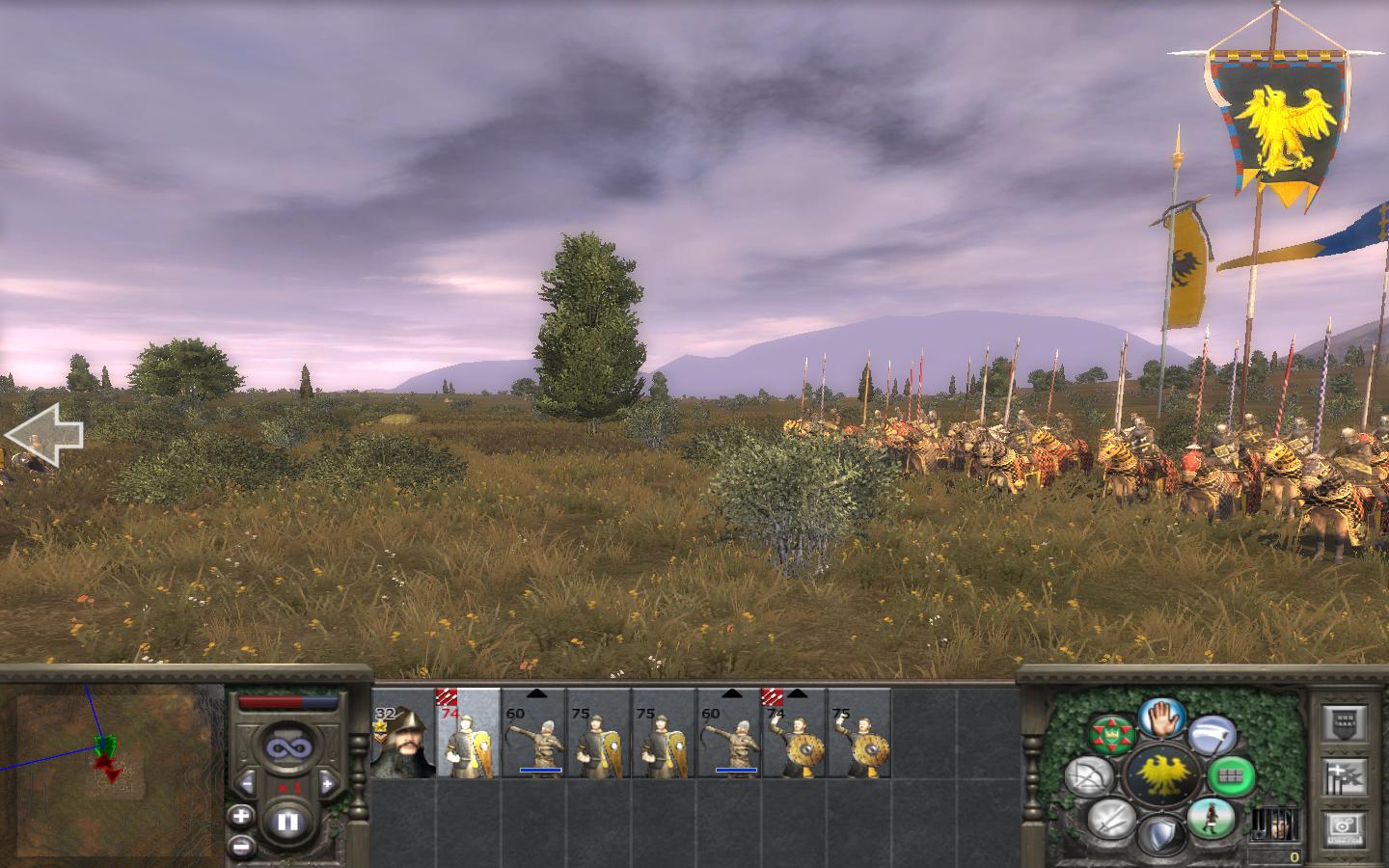Toggle the green formation grid button
This screenshot has height=868, width=1389.
pos(1230,773)
